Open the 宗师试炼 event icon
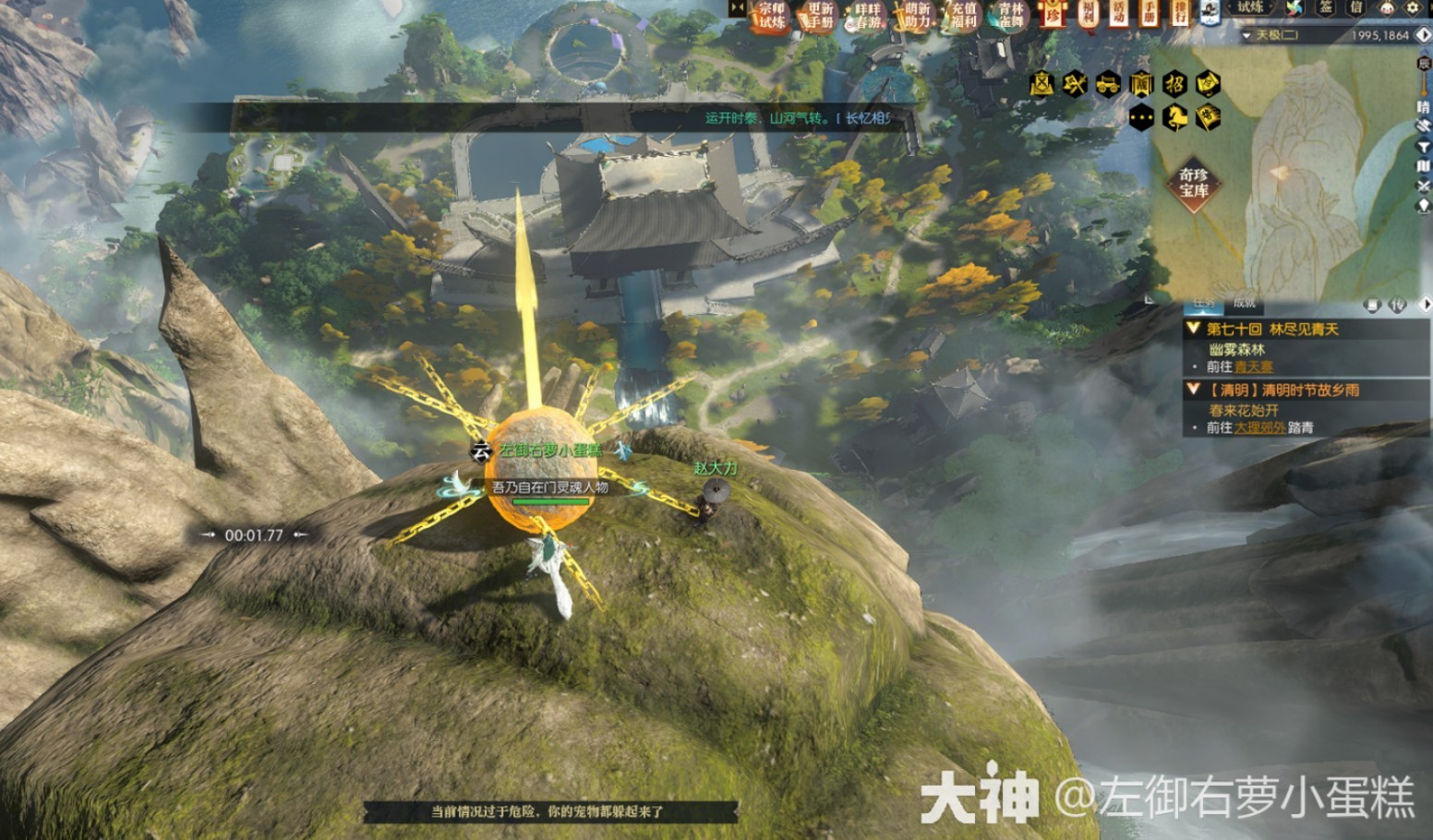 click(x=771, y=15)
